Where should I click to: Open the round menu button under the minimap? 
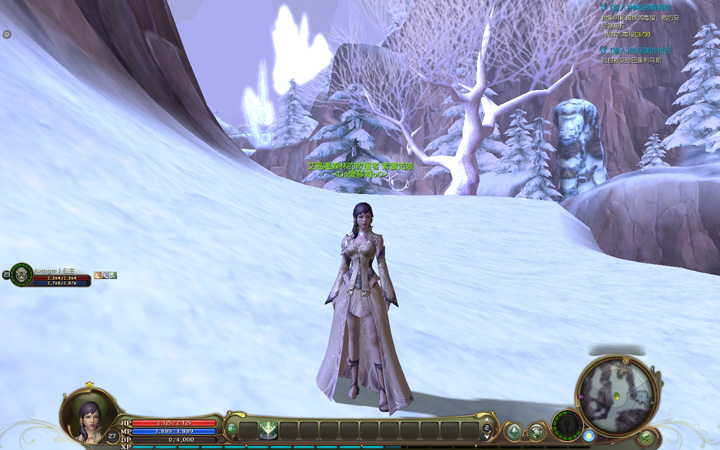pos(646,437)
